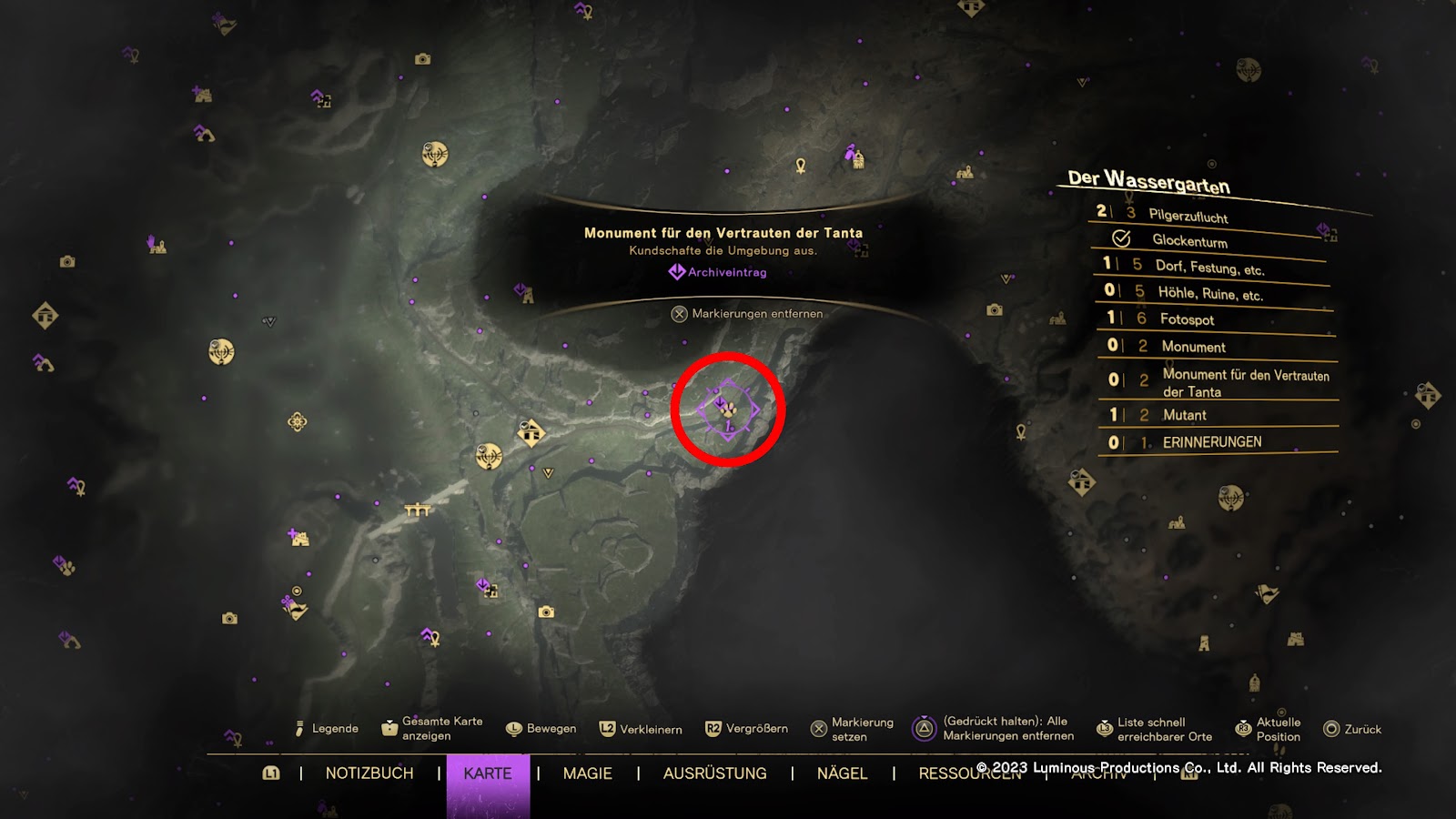Screen dimensions: 1456x819
Task: Select the KARTE tab
Action: [x=488, y=773]
